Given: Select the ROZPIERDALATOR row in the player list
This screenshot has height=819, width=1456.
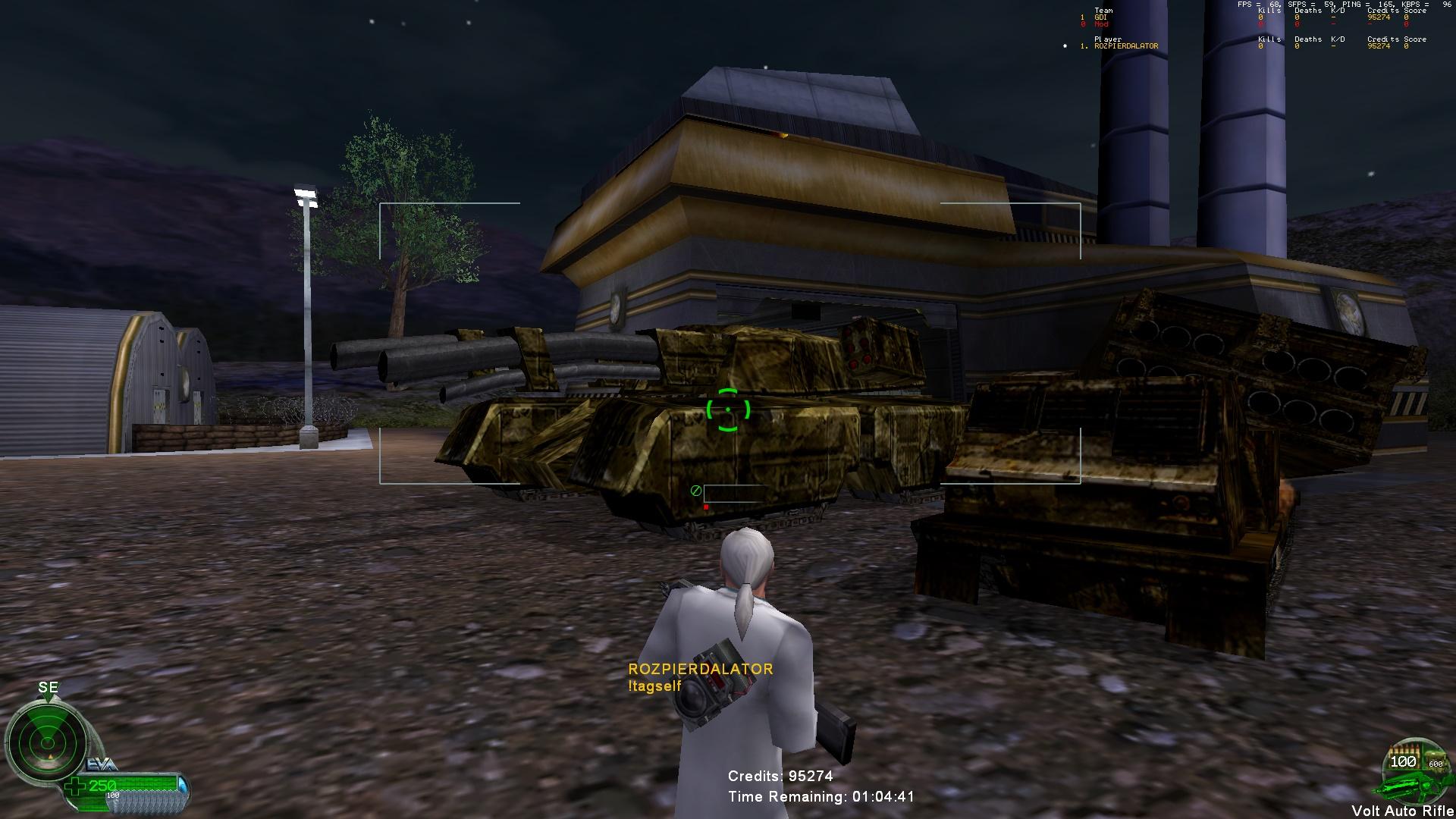Looking at the screenshot, I should (1125, 46).
